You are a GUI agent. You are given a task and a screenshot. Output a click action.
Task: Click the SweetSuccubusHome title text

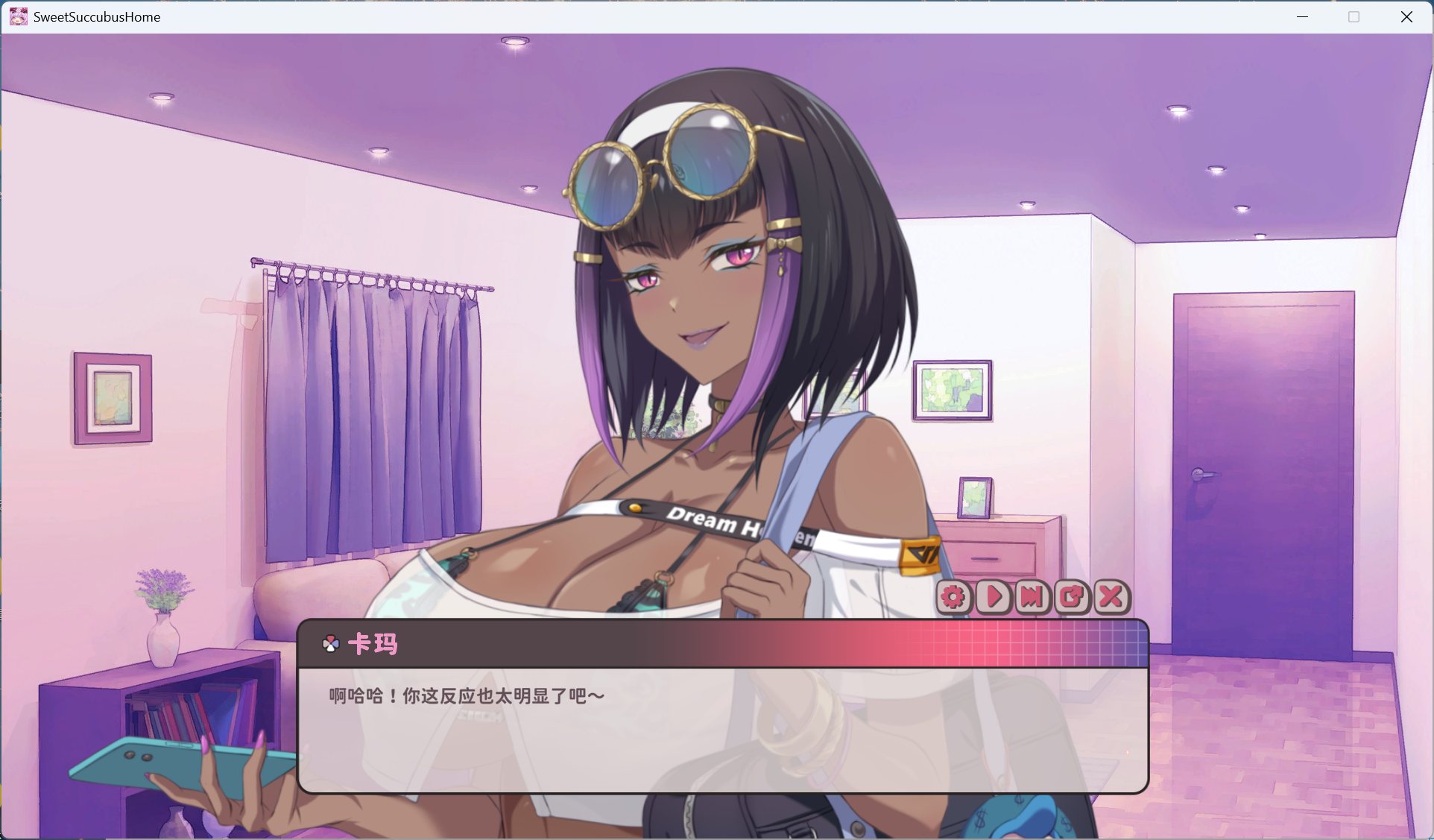pyautogui.click(x=97, y=16)
